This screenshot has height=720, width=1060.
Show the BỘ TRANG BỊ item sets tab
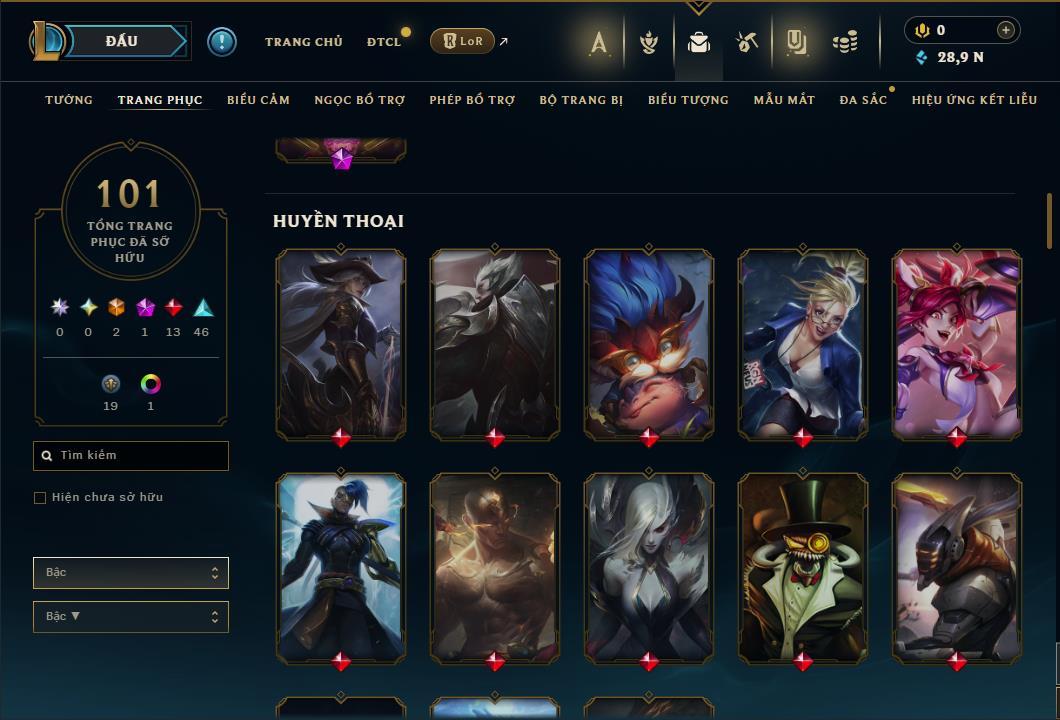(x=581, y=100)
